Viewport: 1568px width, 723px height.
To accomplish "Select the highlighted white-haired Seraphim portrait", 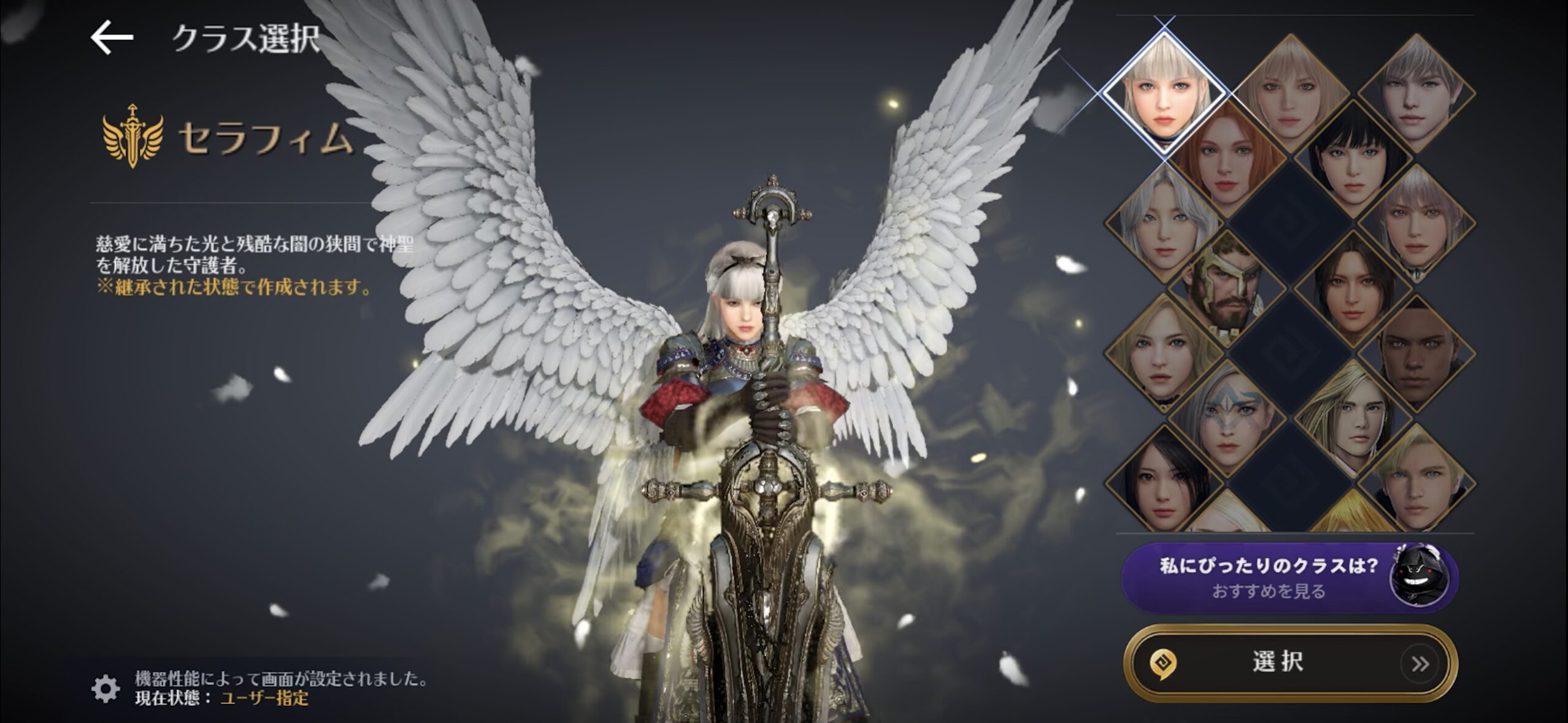I will coord(1164,93).
